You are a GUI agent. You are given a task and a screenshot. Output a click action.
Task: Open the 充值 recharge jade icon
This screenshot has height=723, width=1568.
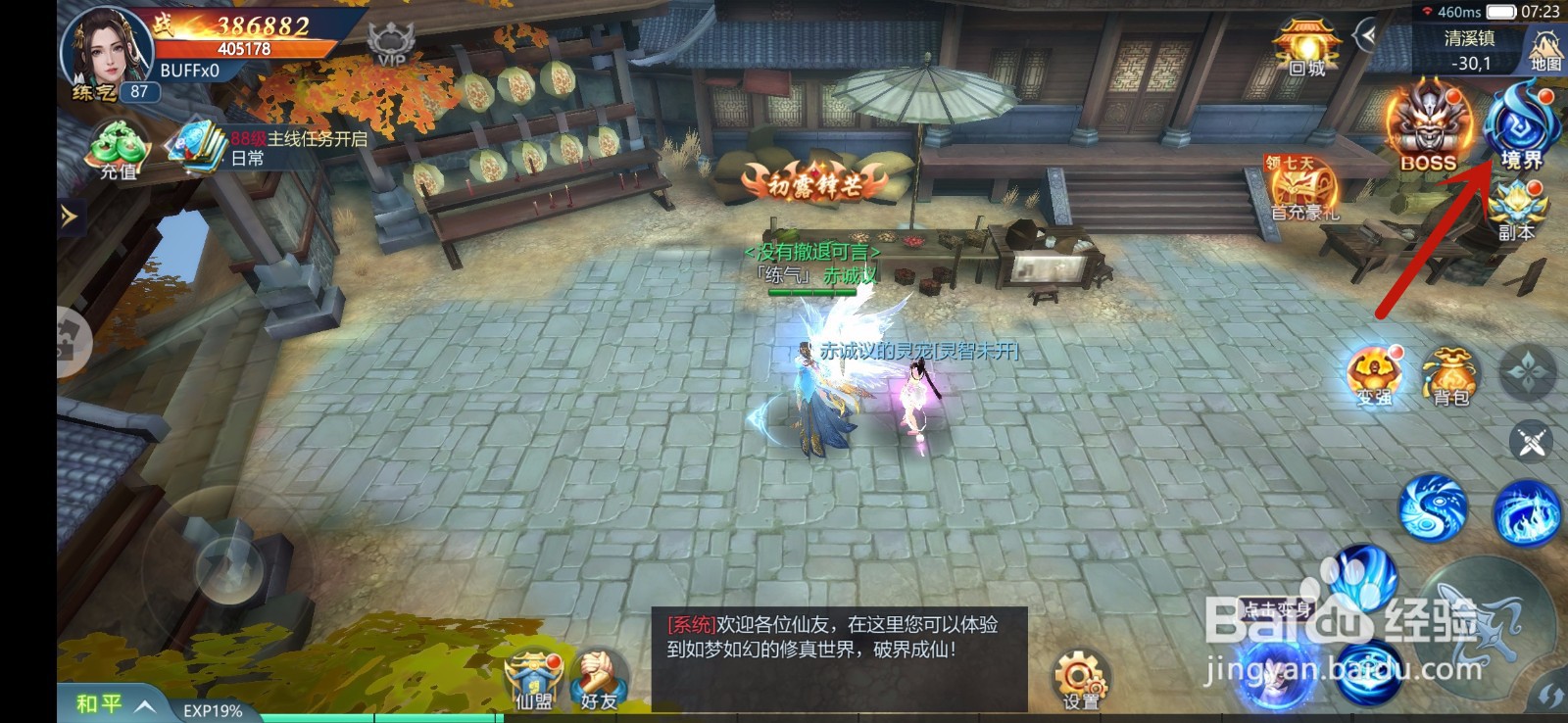[x=118, y=145]
